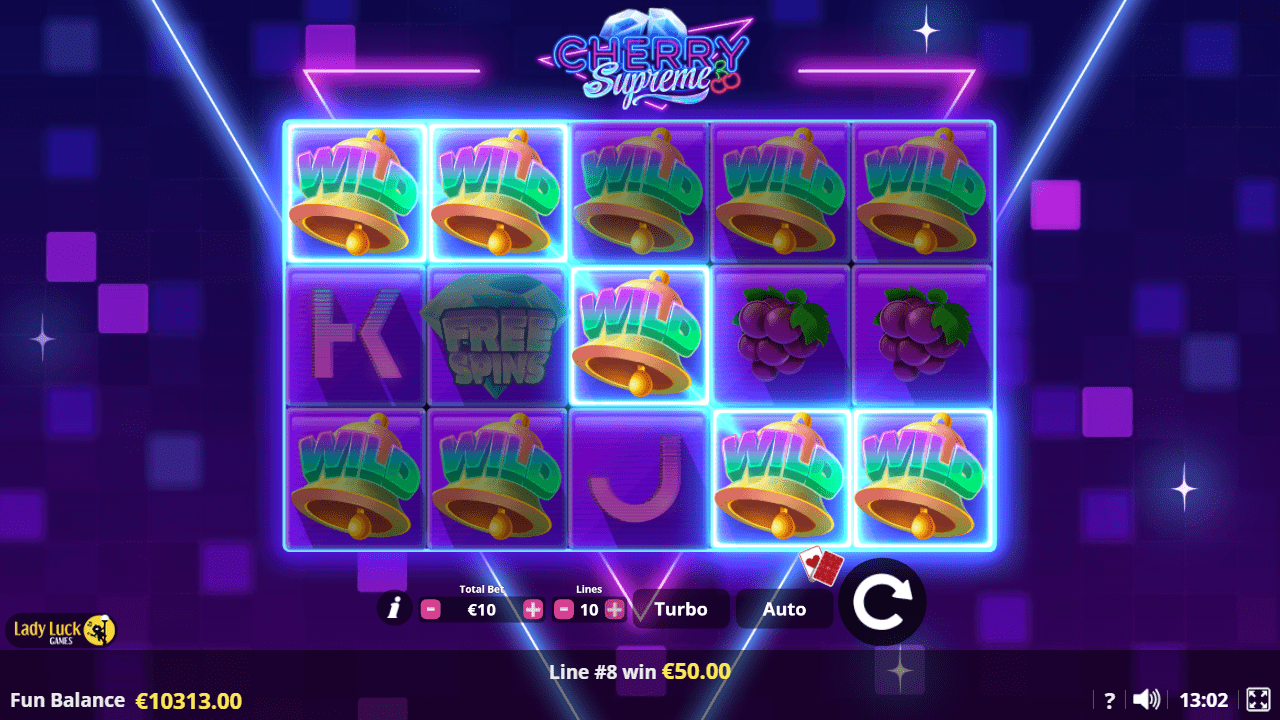Click the Wild bell on the middle row
Image resolution: width=1280 pixels, height=720 pixels.
click(640, 335)
